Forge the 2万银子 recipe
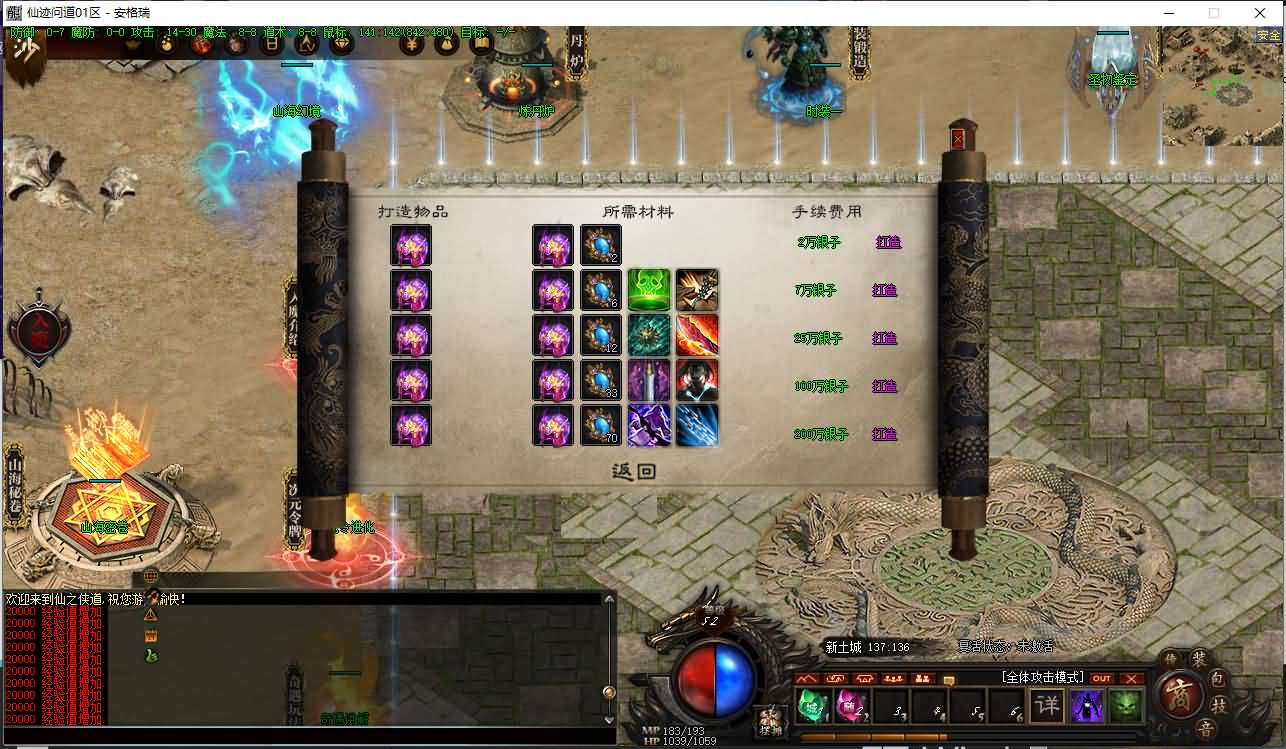Screen dimensions: 1286x749 click(x=885, y=242)
